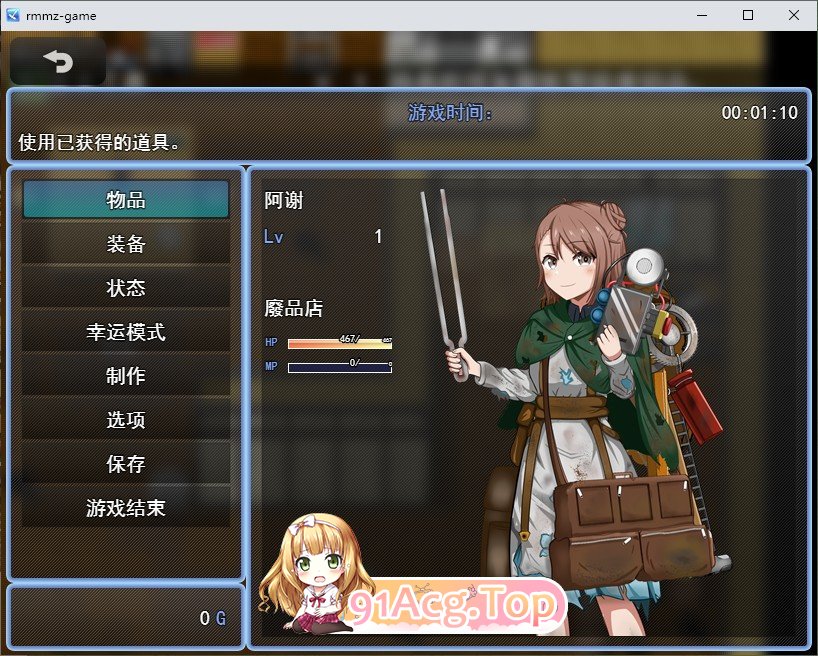This screenshot has width=818, height=656.
Task: Maximize the game window
Action: click(x=748, y=15)
